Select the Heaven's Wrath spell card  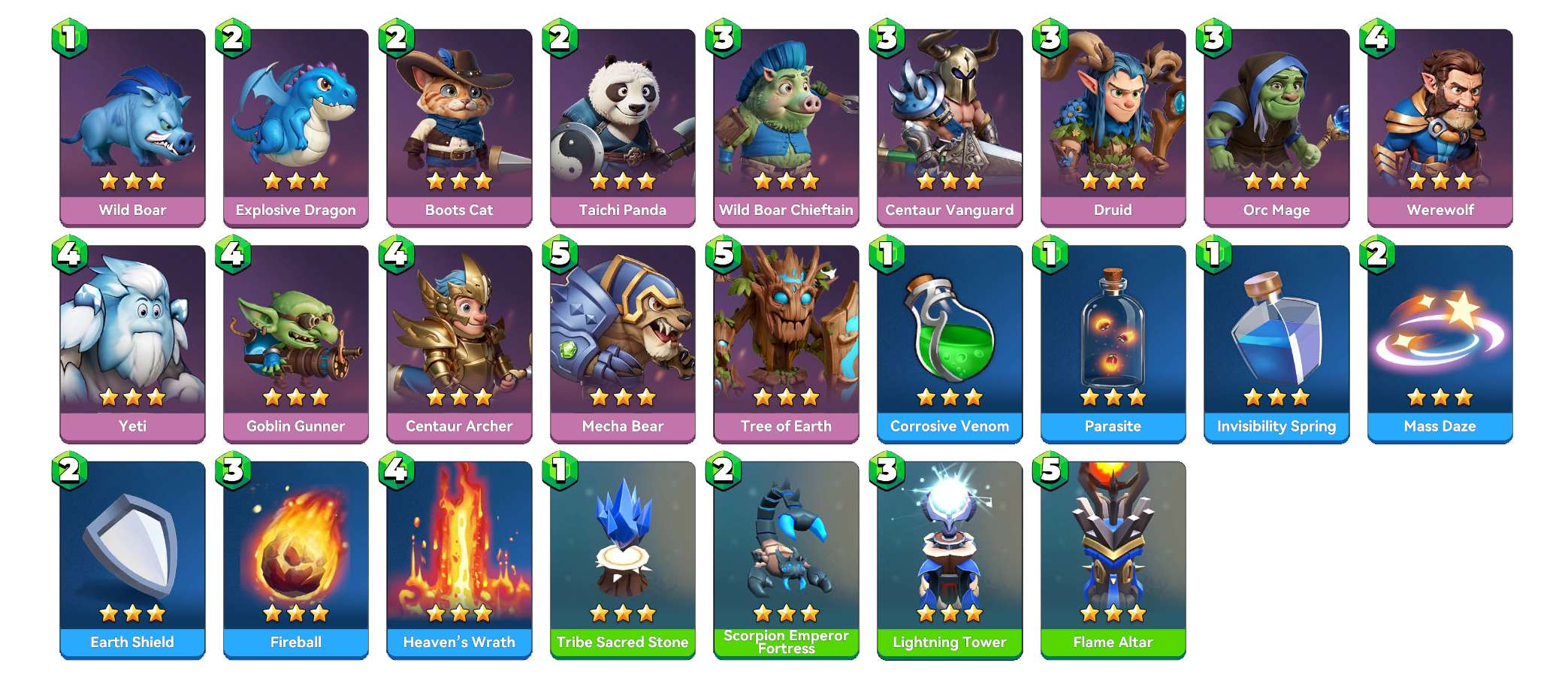pos(459,560)
